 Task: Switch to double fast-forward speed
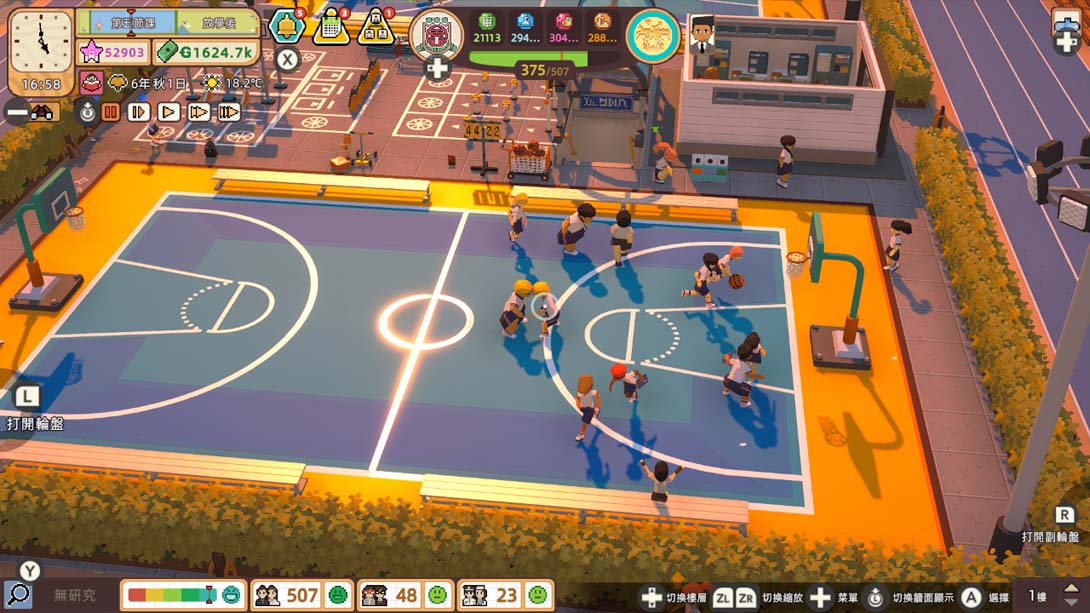pyautogui.click(x=199, y=112)
